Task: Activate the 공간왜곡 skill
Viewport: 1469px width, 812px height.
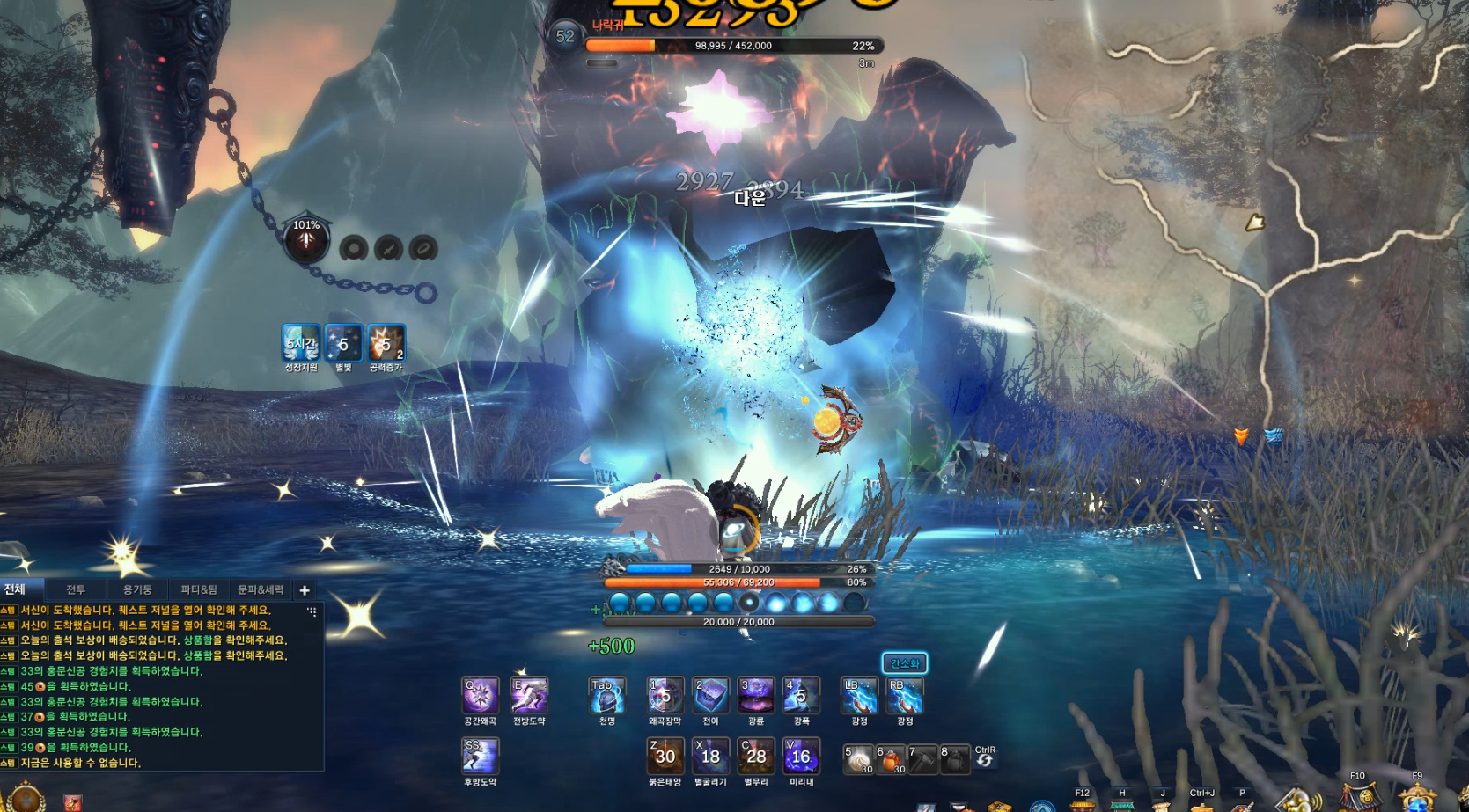Action: pos(481,696)
